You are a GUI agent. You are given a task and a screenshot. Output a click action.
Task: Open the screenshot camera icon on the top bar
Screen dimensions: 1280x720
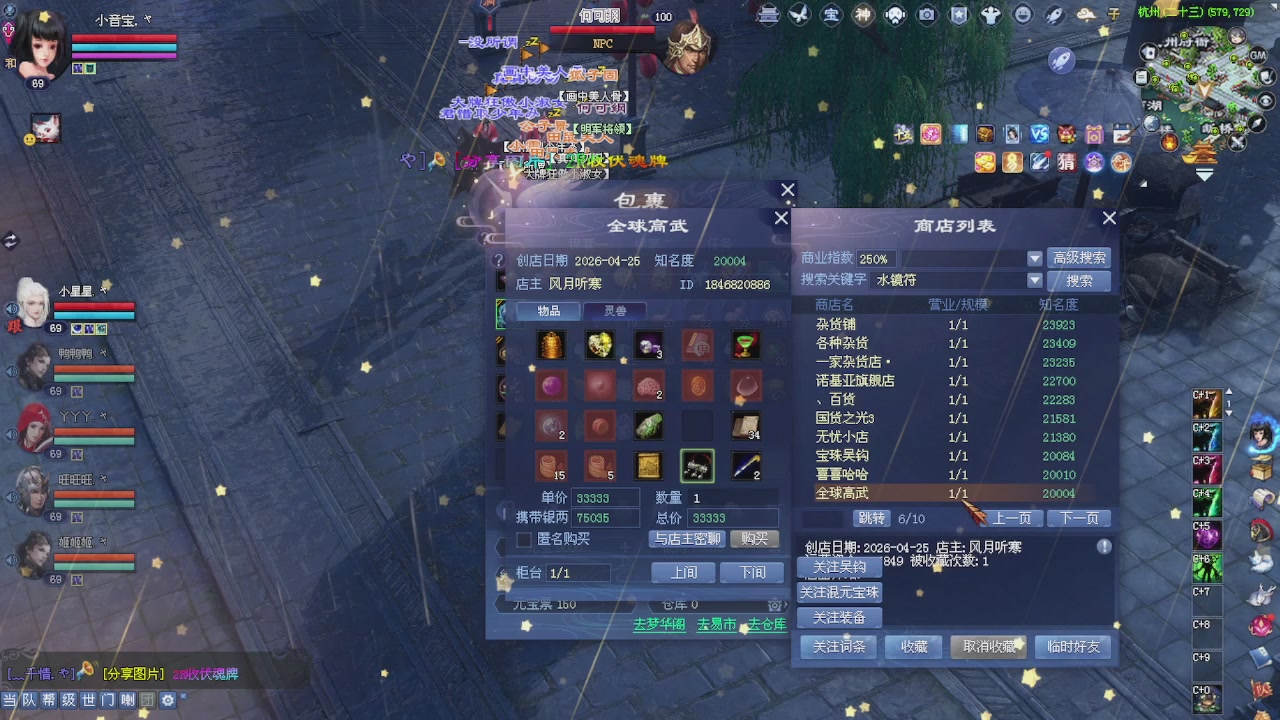point(926,14)
